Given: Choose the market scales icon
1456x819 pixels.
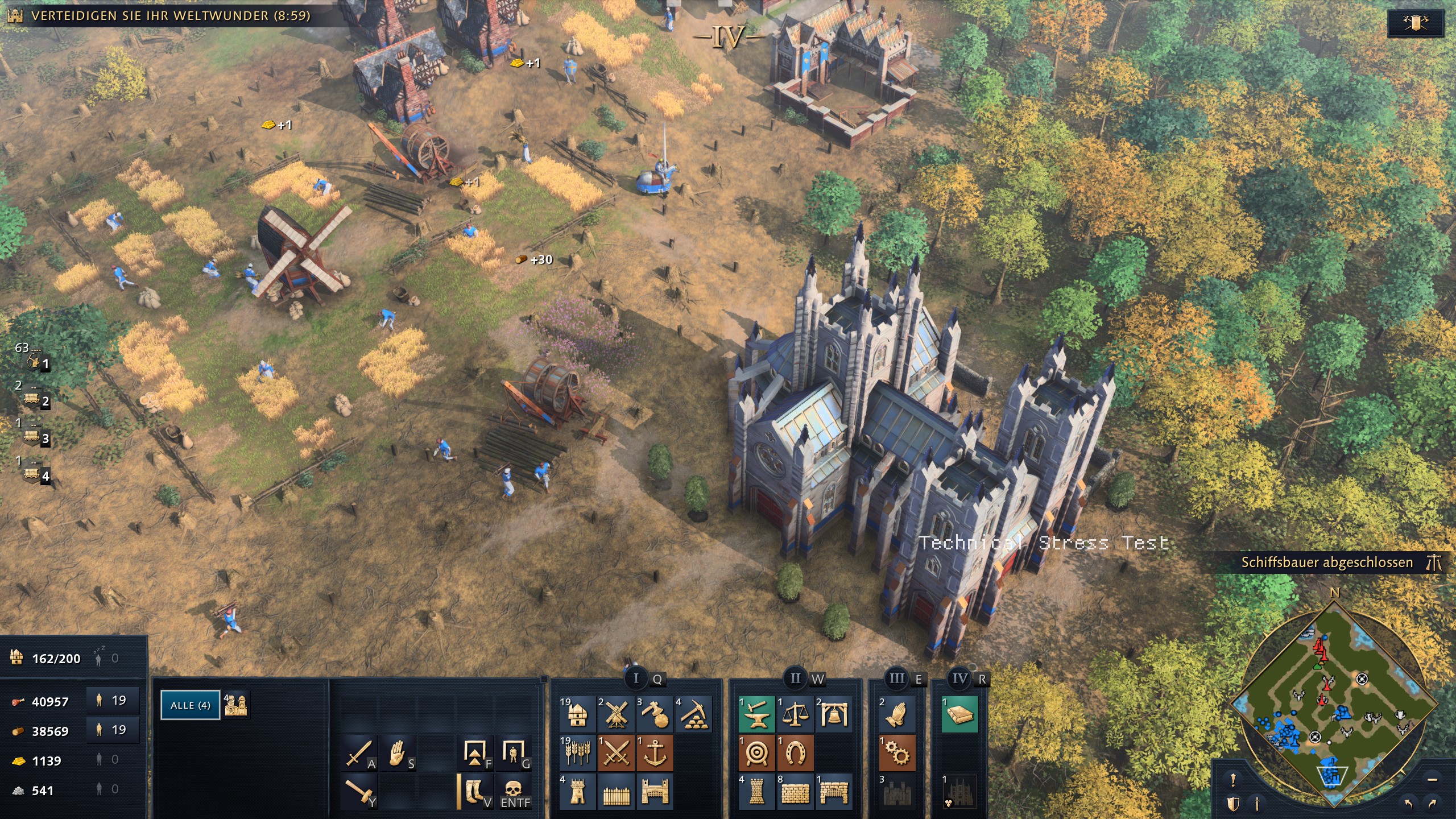Looking at the screenshot, I should pyautogui.click(x=795, y=714).
